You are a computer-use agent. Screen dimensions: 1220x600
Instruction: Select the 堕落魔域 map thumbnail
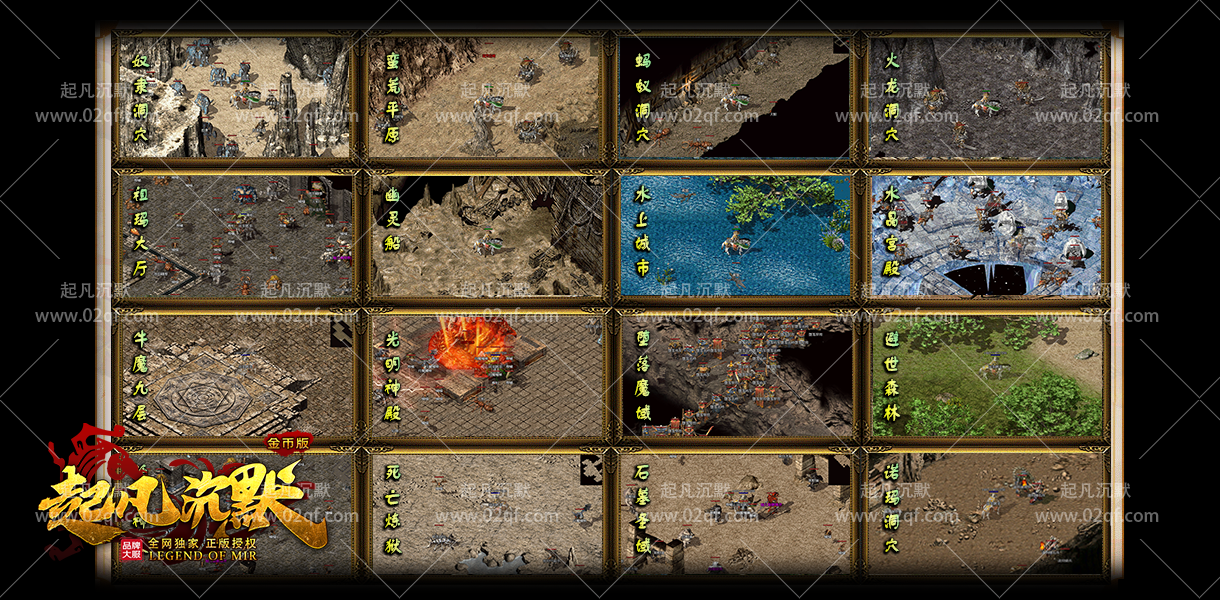pyautogui.click(x=735, y=376)
